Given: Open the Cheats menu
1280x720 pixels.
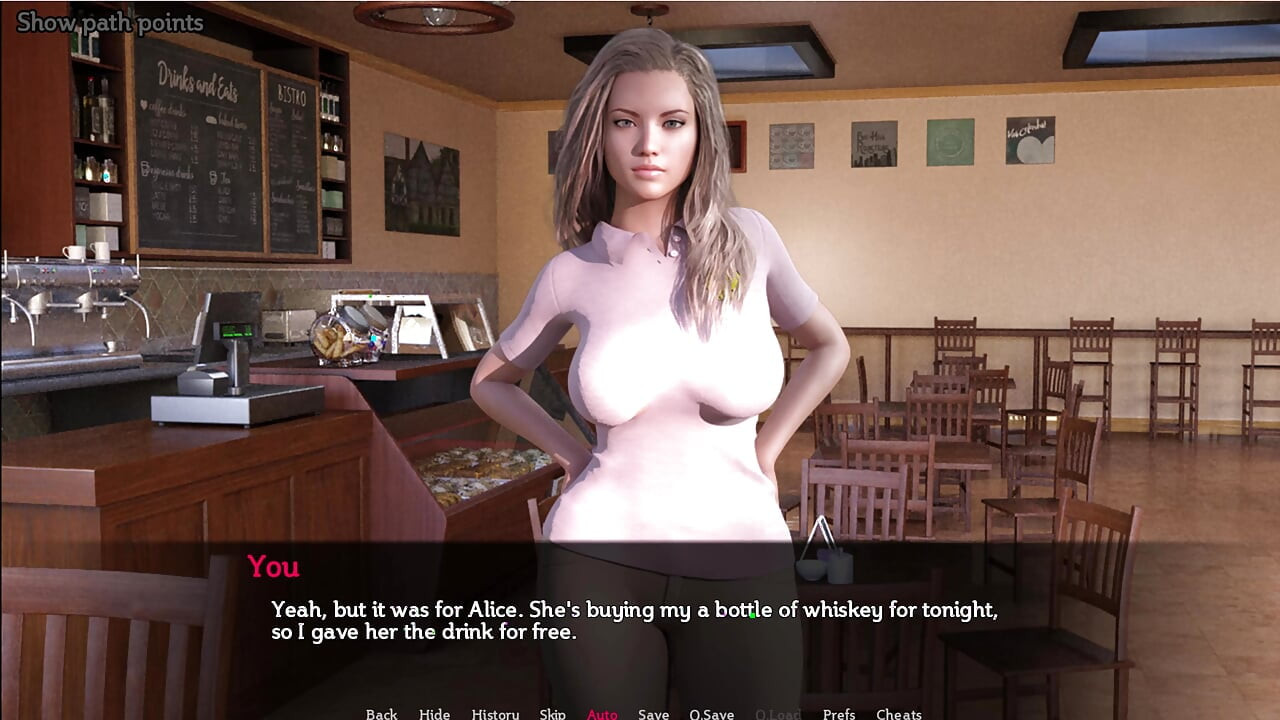Looking at the screenshot, I should pos(898,713).
